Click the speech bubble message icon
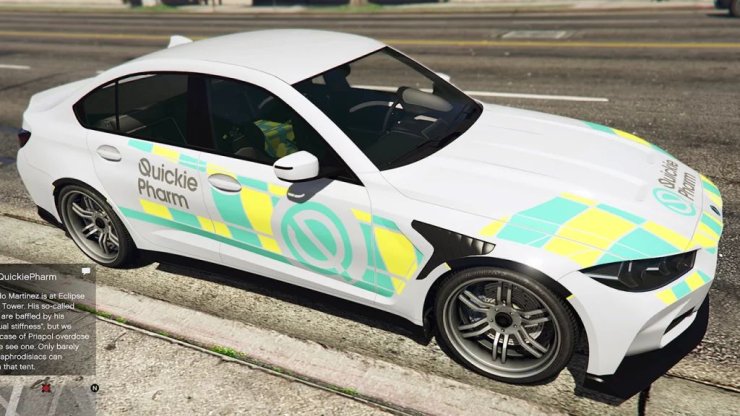Screen dimensions: 740x416 click(87, 271)
